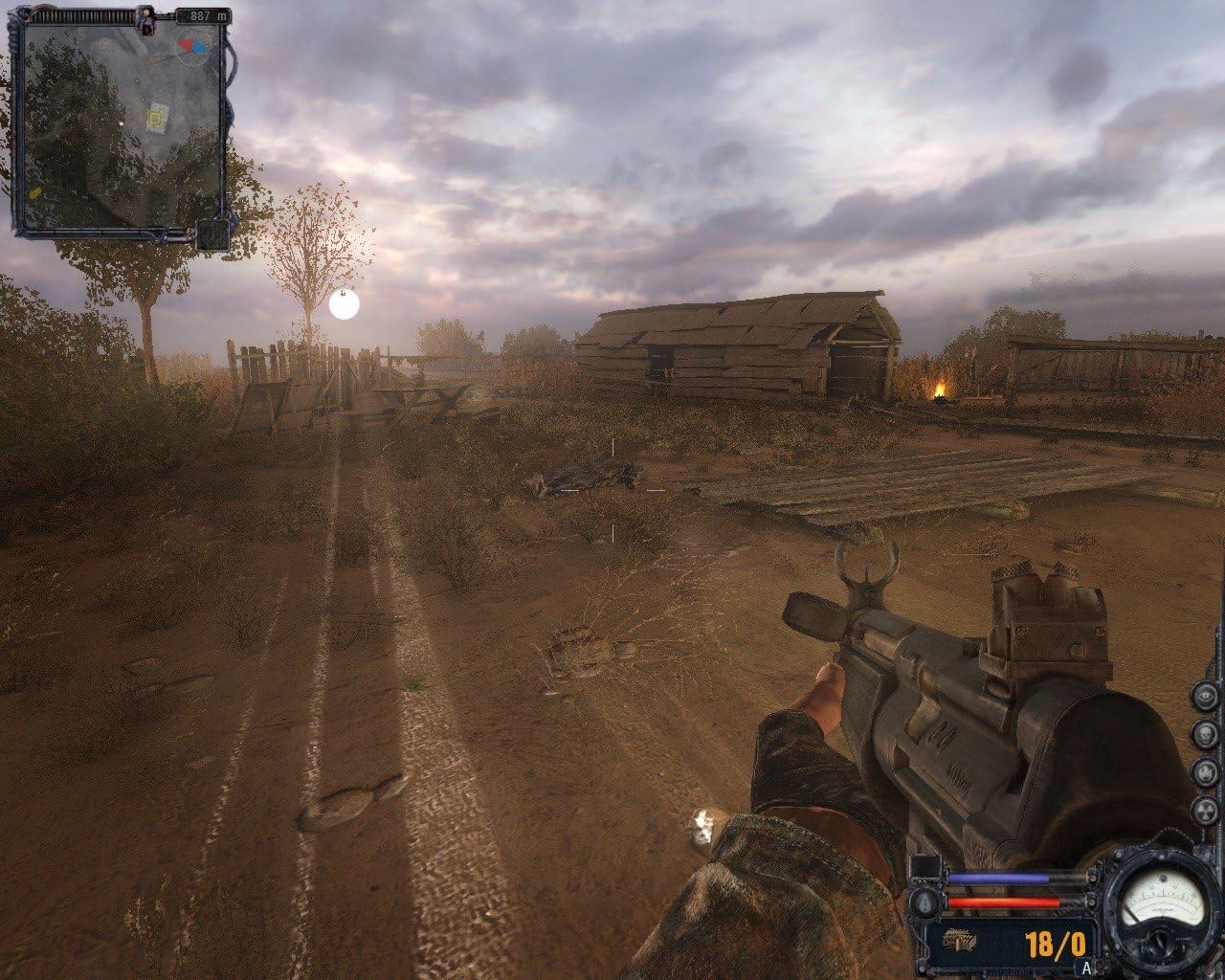The image size is (1225, 980).
Task: Click the ammo type icon beside 18/0
Action: [x=960, y=942]
